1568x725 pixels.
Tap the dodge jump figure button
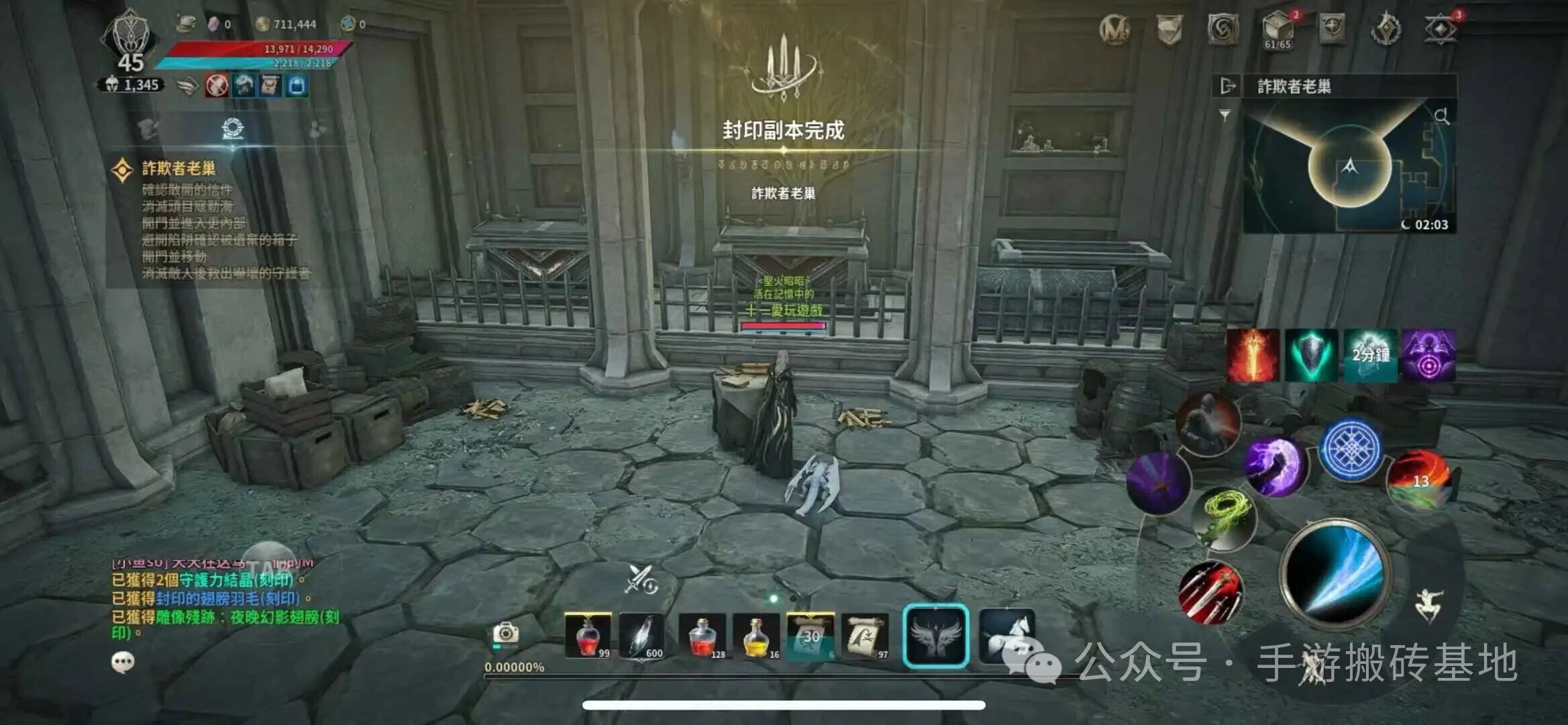click(1428, 606)
